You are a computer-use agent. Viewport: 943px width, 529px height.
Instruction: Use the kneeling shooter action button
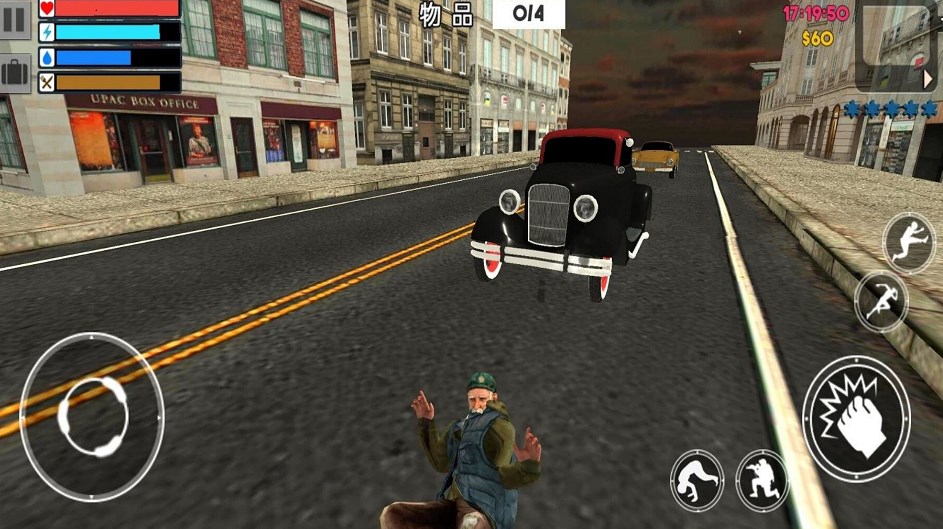tap(762, 481)
